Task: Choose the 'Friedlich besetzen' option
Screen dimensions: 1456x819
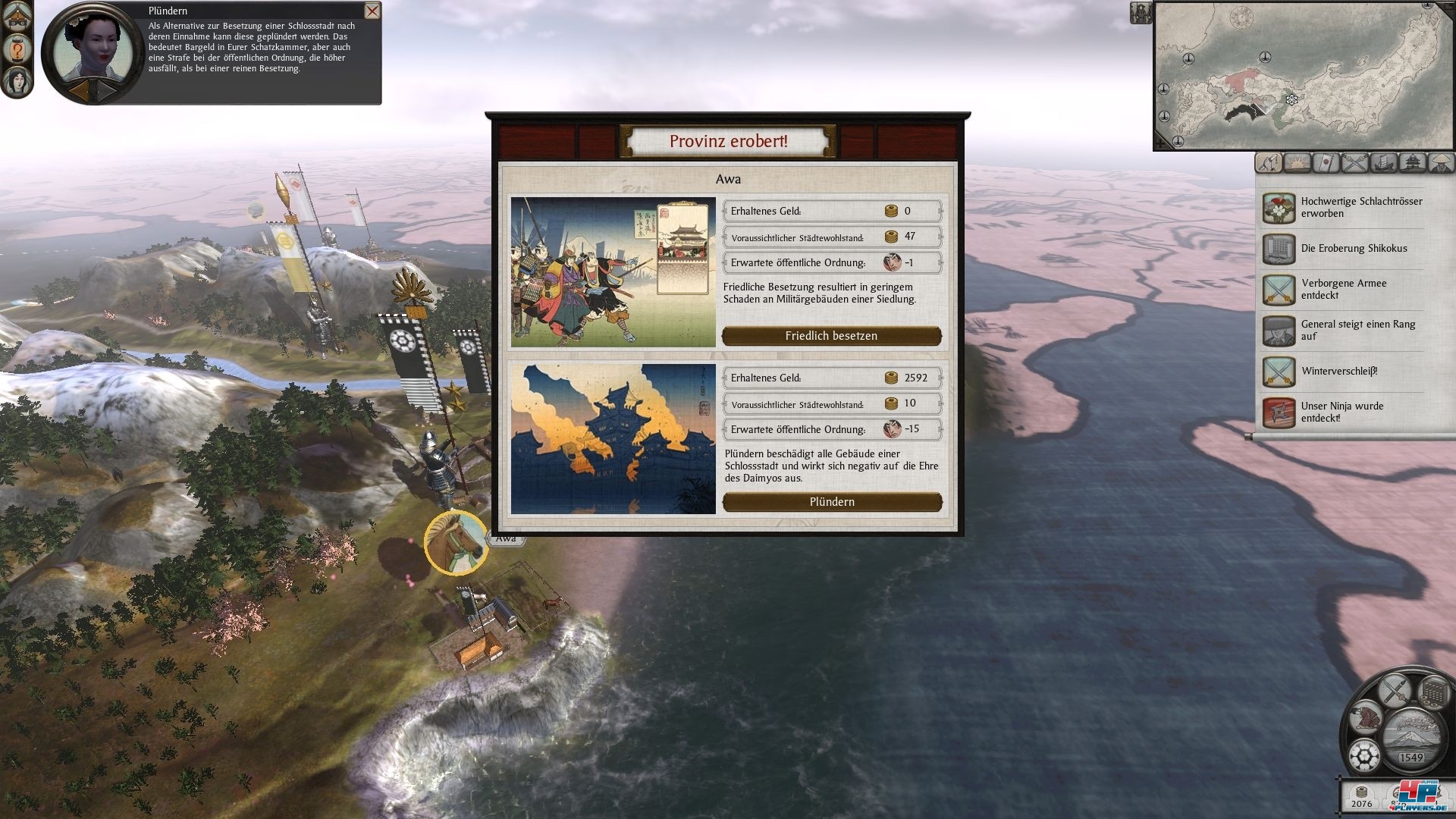Action: click(831, 336)
